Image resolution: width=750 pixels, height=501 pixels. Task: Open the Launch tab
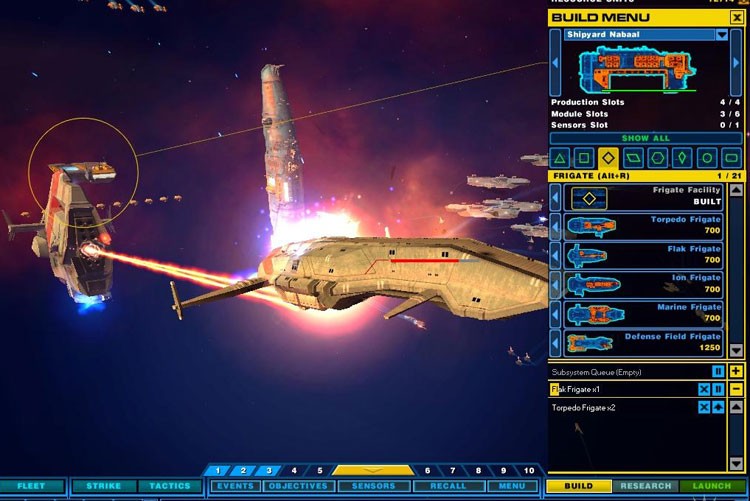[712, 486]
